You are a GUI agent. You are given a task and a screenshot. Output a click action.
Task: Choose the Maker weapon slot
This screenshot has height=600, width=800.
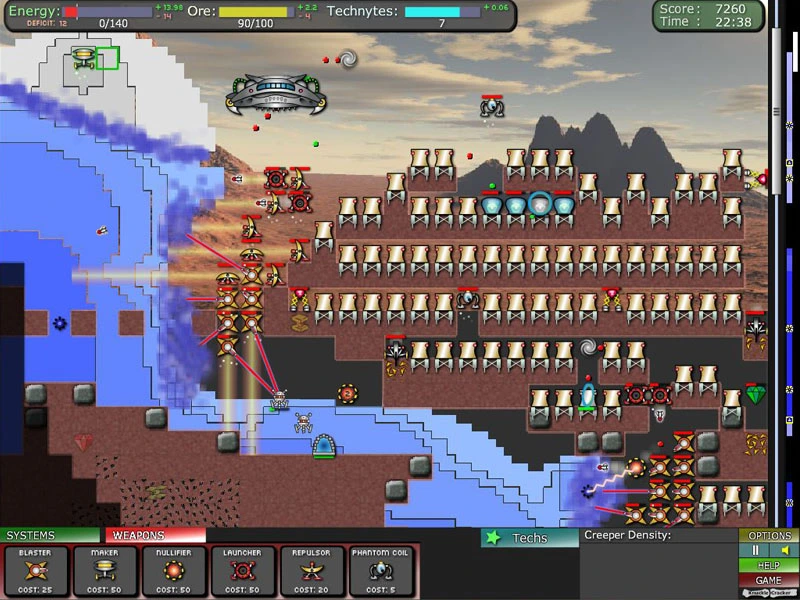104,570
